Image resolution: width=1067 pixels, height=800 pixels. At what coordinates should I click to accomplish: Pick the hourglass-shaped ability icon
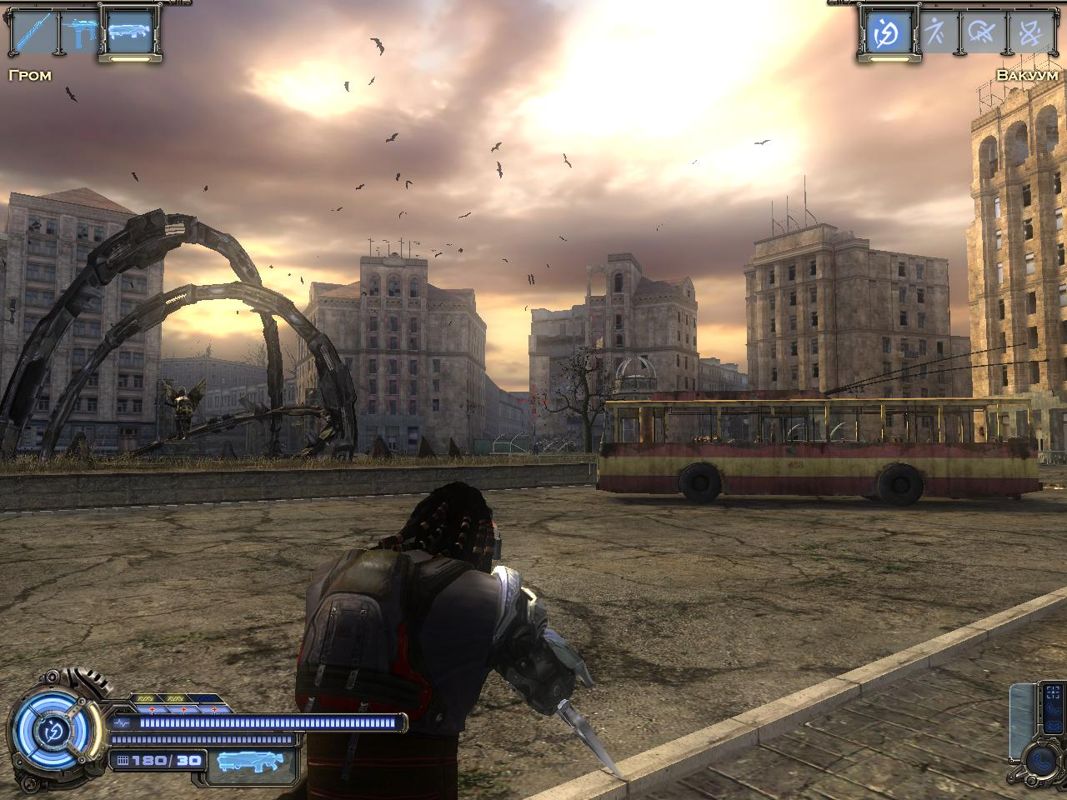click(1031, 32)
